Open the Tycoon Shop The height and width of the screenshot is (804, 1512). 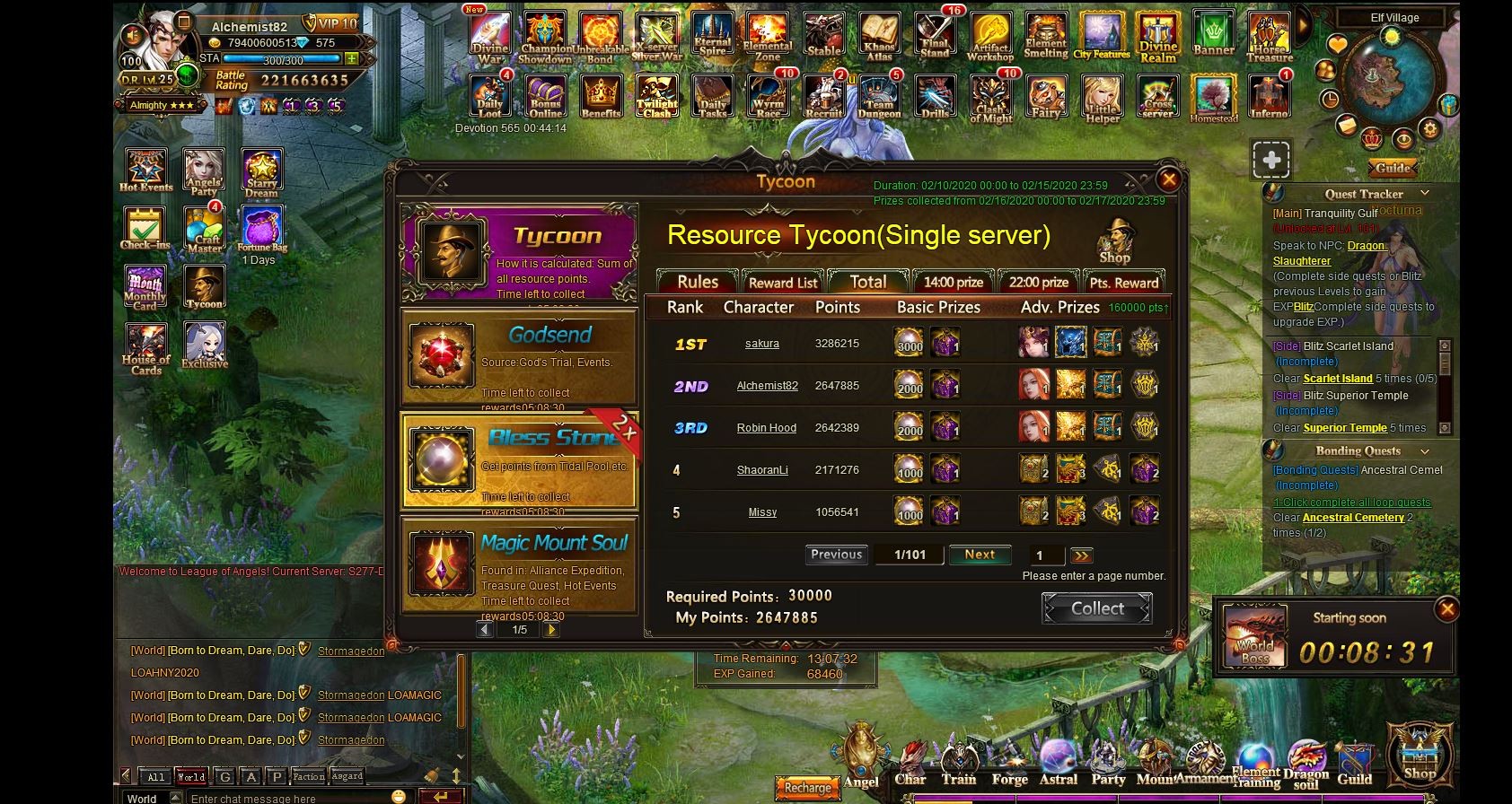[x=1114, y=242]
